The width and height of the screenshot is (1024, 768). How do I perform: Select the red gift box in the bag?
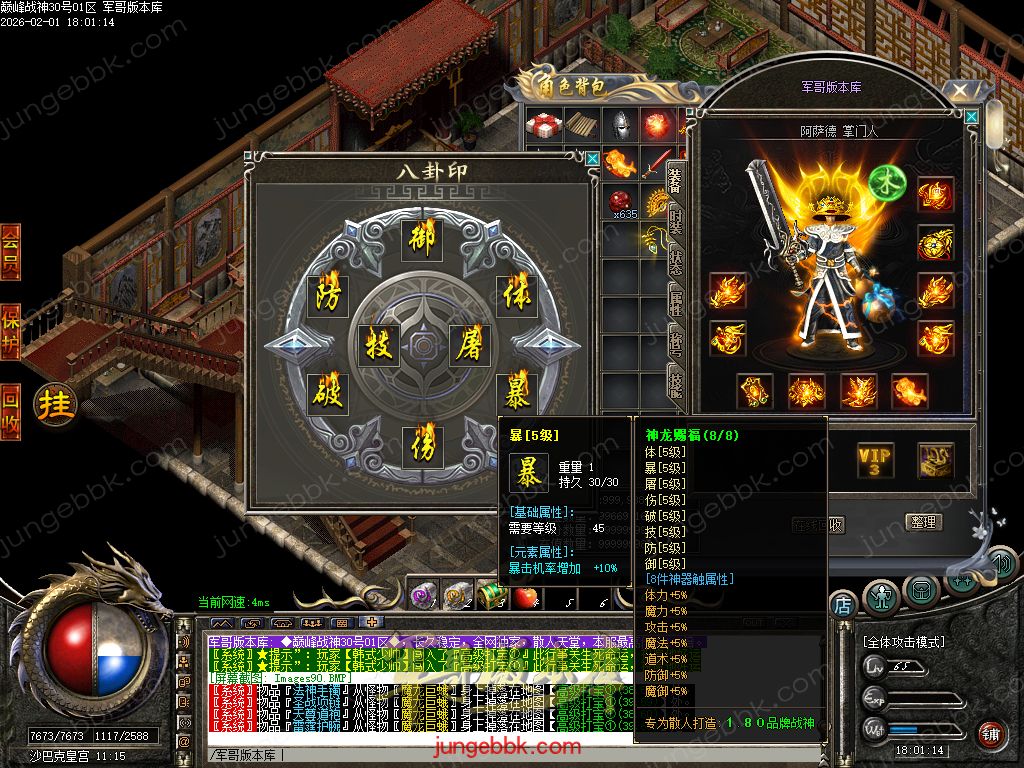[545, 126]
